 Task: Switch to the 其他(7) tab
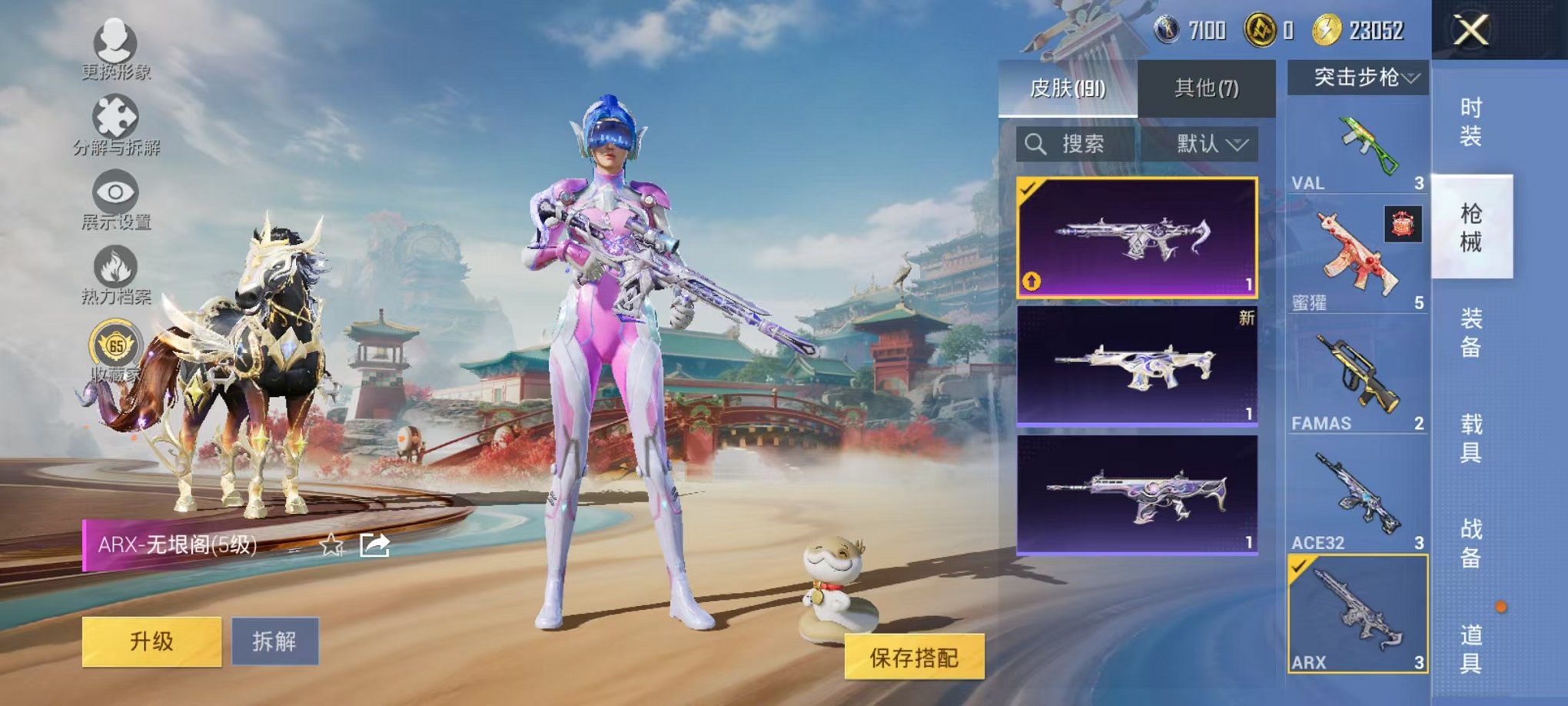click(x=1205, y=88)
